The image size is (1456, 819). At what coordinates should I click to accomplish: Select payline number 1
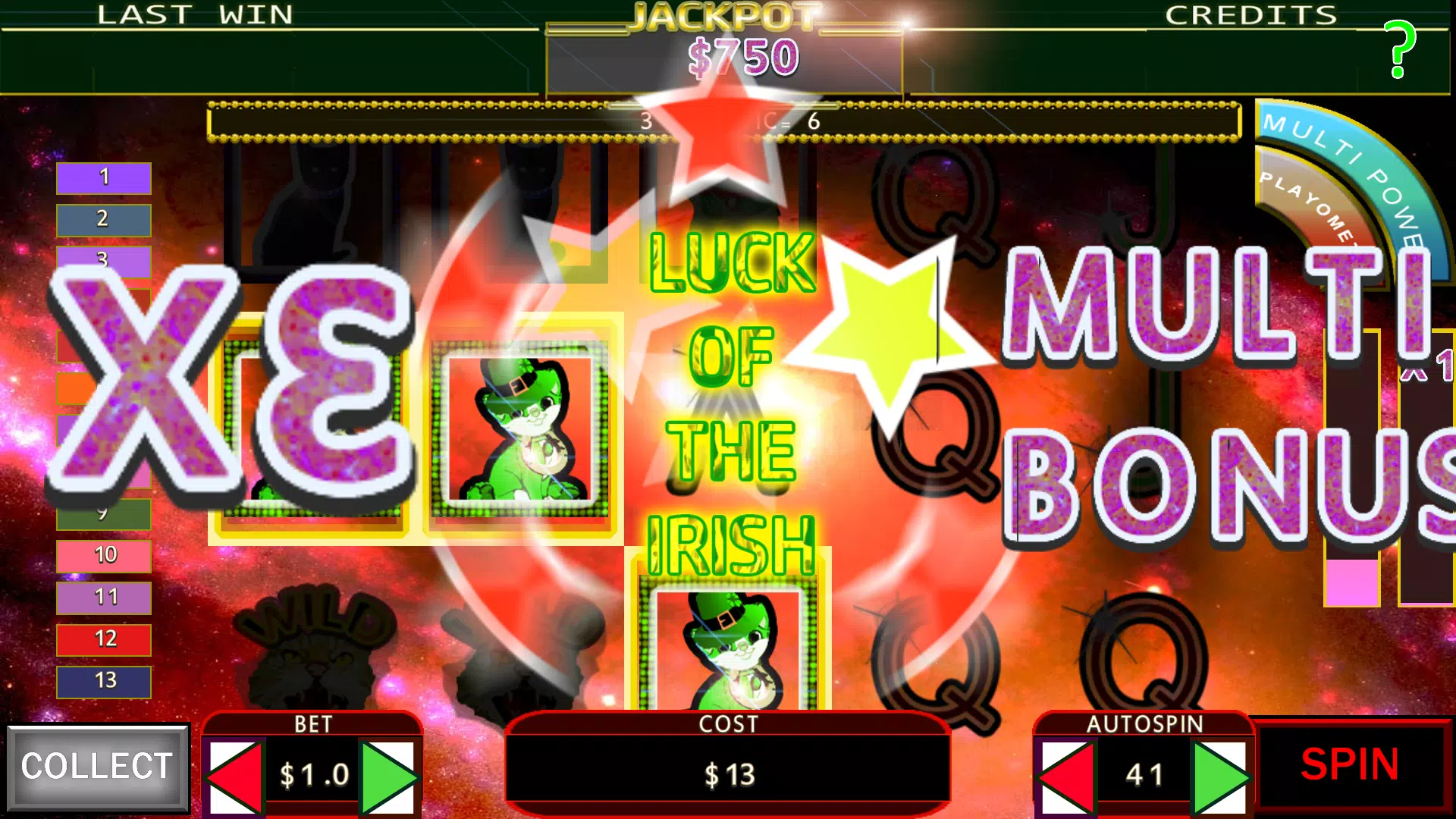point(103,177)
